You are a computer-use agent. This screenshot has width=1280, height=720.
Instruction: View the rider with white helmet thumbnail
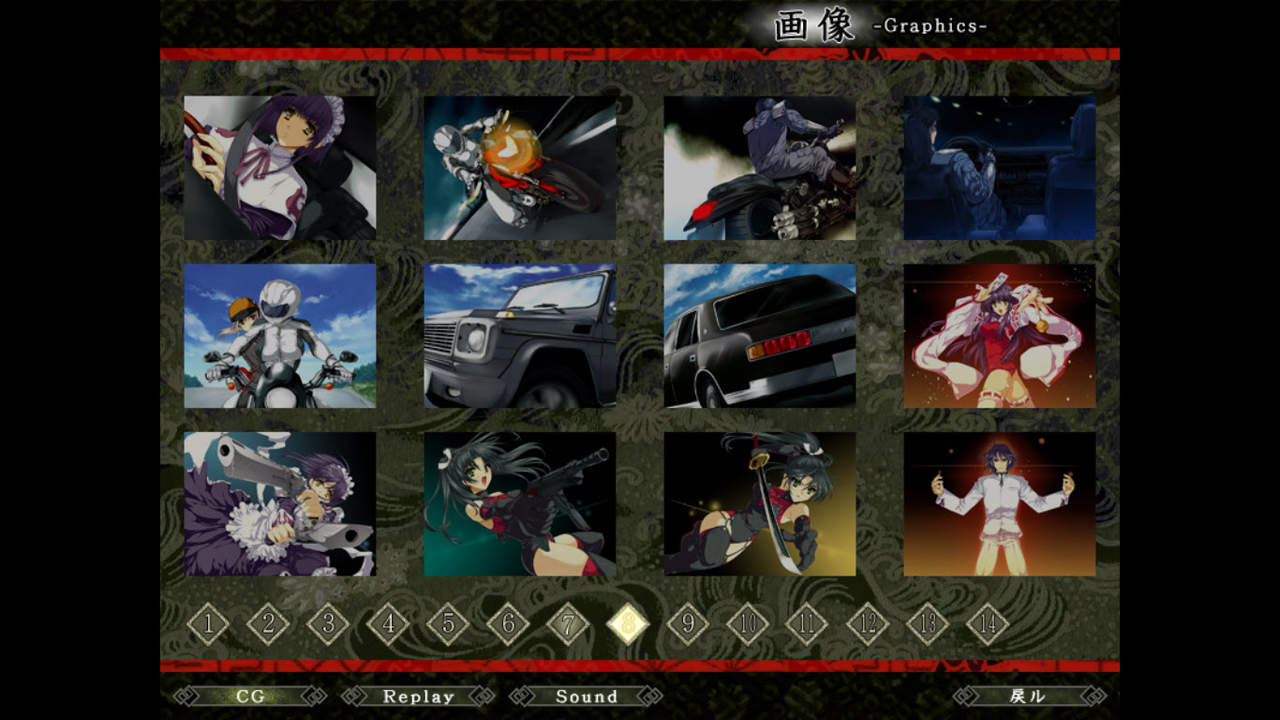tap(280, 336)
